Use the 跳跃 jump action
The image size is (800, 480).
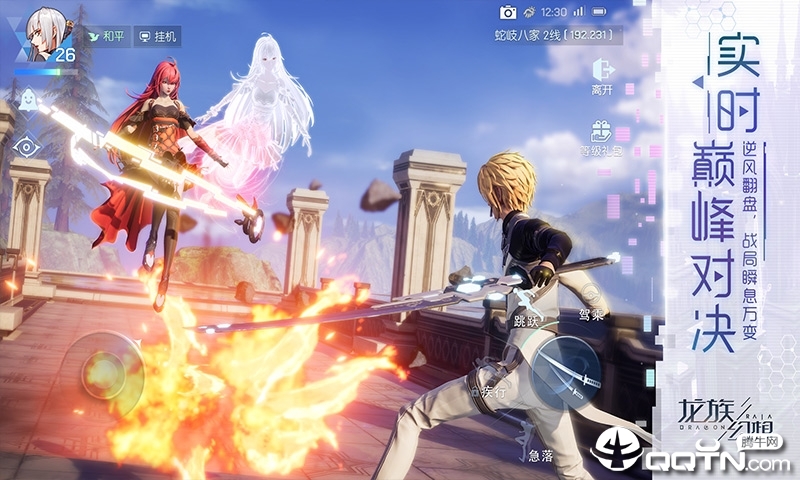(x=527, y=320)
